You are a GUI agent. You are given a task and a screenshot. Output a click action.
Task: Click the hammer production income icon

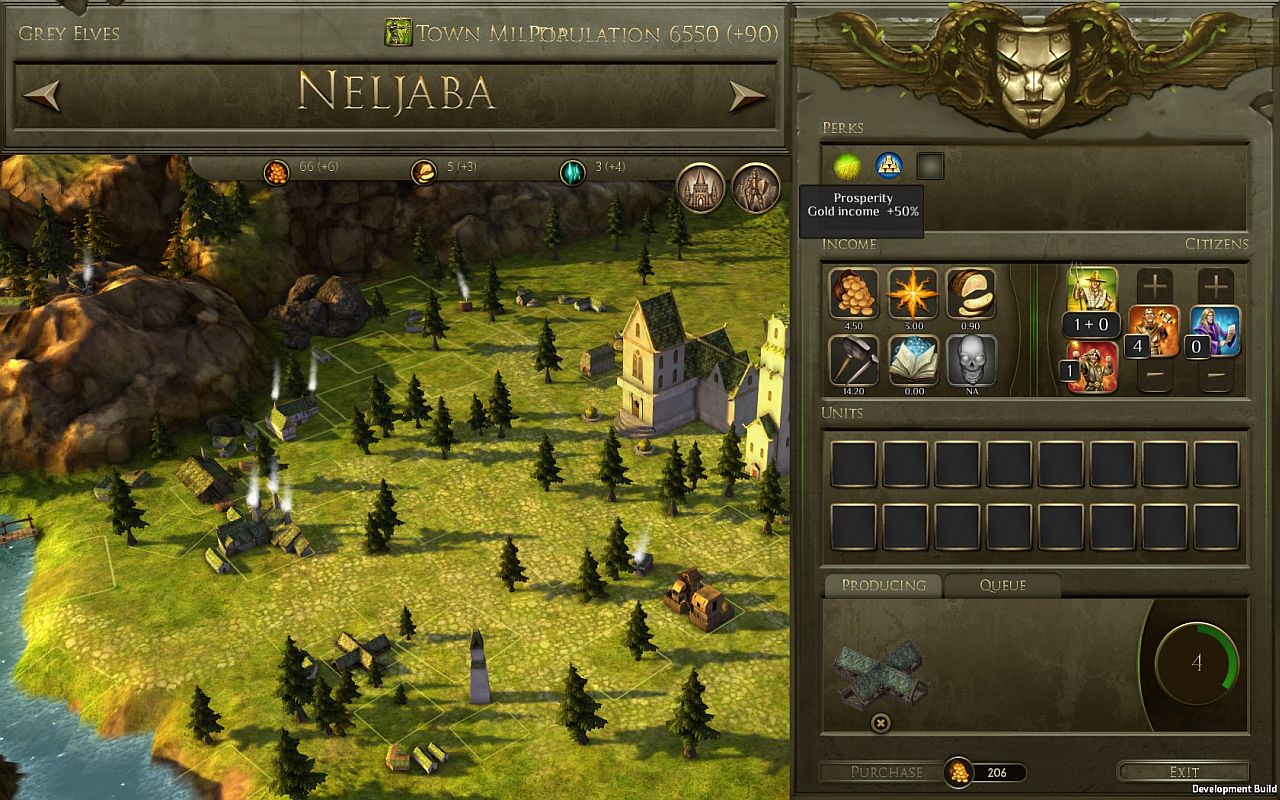tap(853, 359)
